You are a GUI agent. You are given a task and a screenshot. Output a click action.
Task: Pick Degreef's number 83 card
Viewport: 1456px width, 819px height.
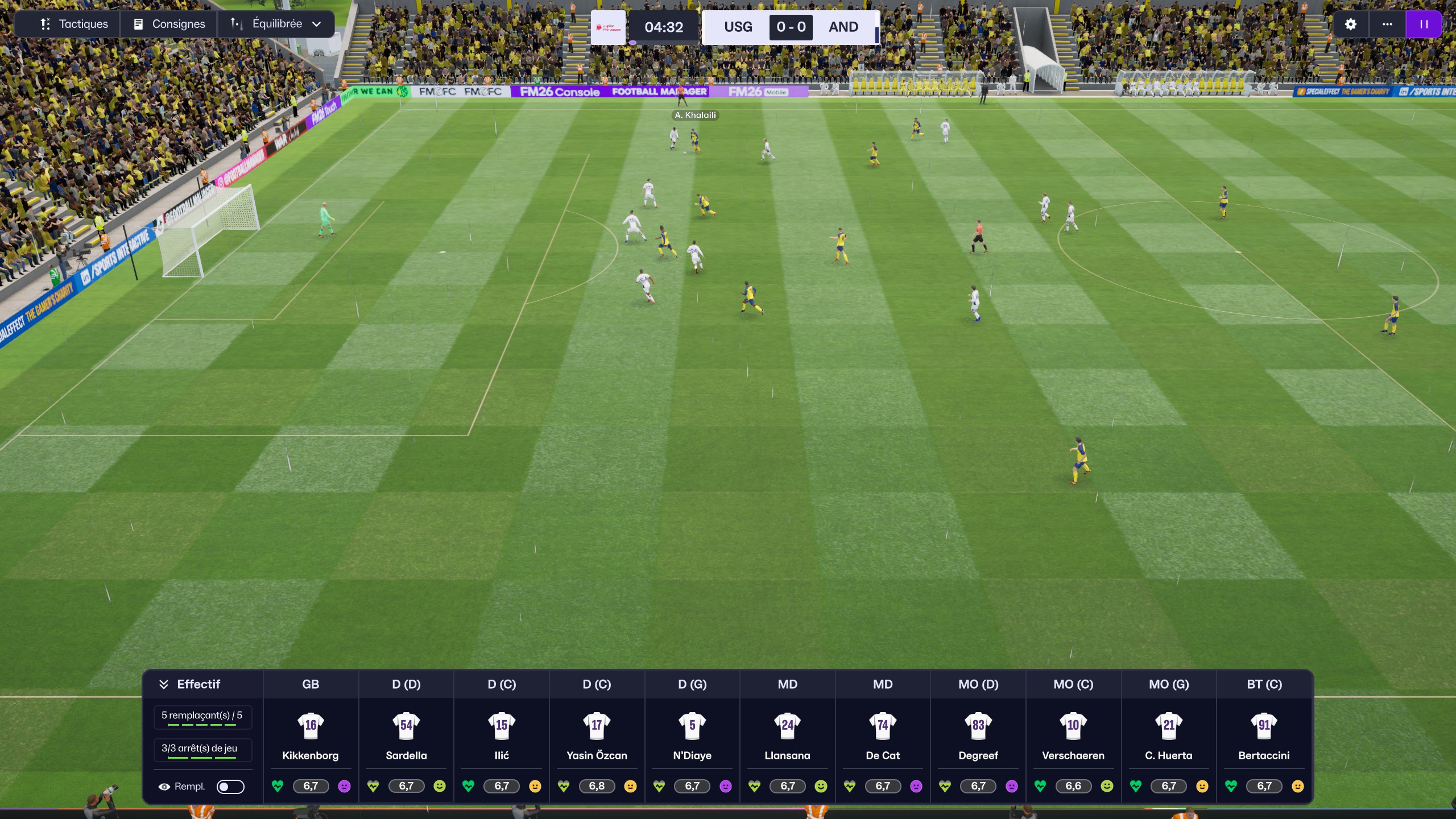(x=978, y=737)
